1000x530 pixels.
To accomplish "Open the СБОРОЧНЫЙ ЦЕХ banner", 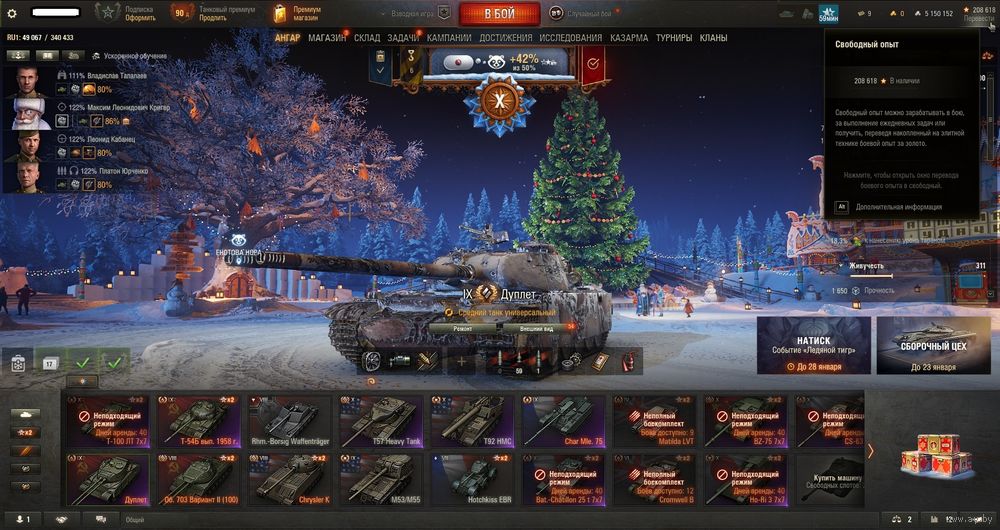I will [933, 345].
